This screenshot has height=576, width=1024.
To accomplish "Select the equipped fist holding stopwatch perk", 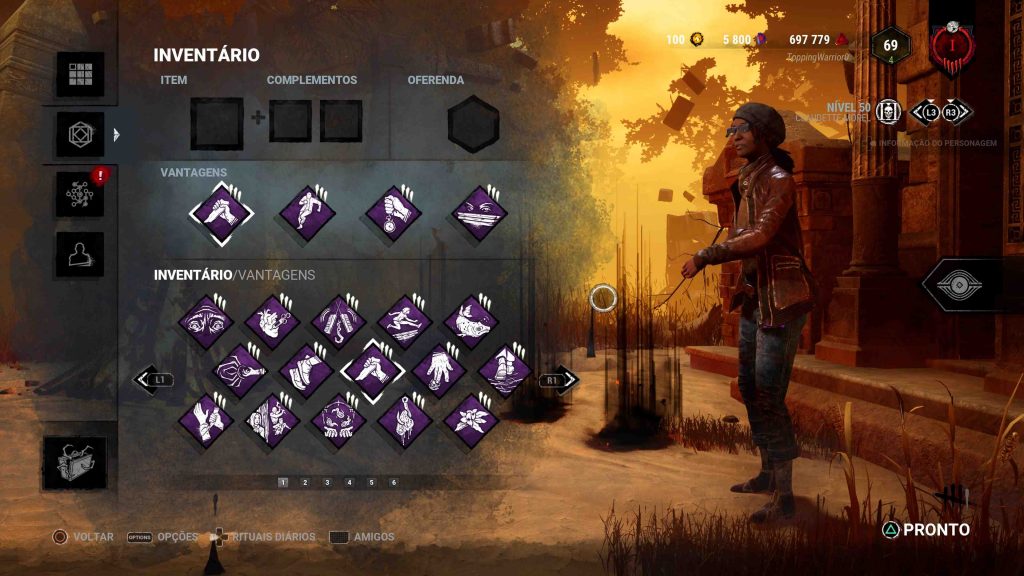I will 391,214.
